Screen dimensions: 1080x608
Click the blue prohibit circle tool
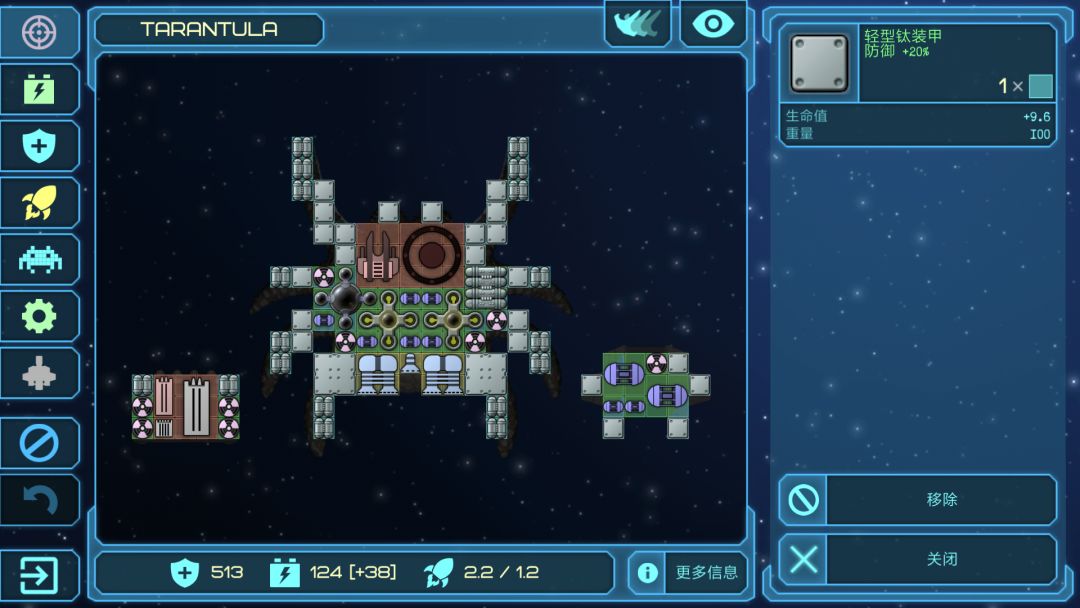click(39, 442)
